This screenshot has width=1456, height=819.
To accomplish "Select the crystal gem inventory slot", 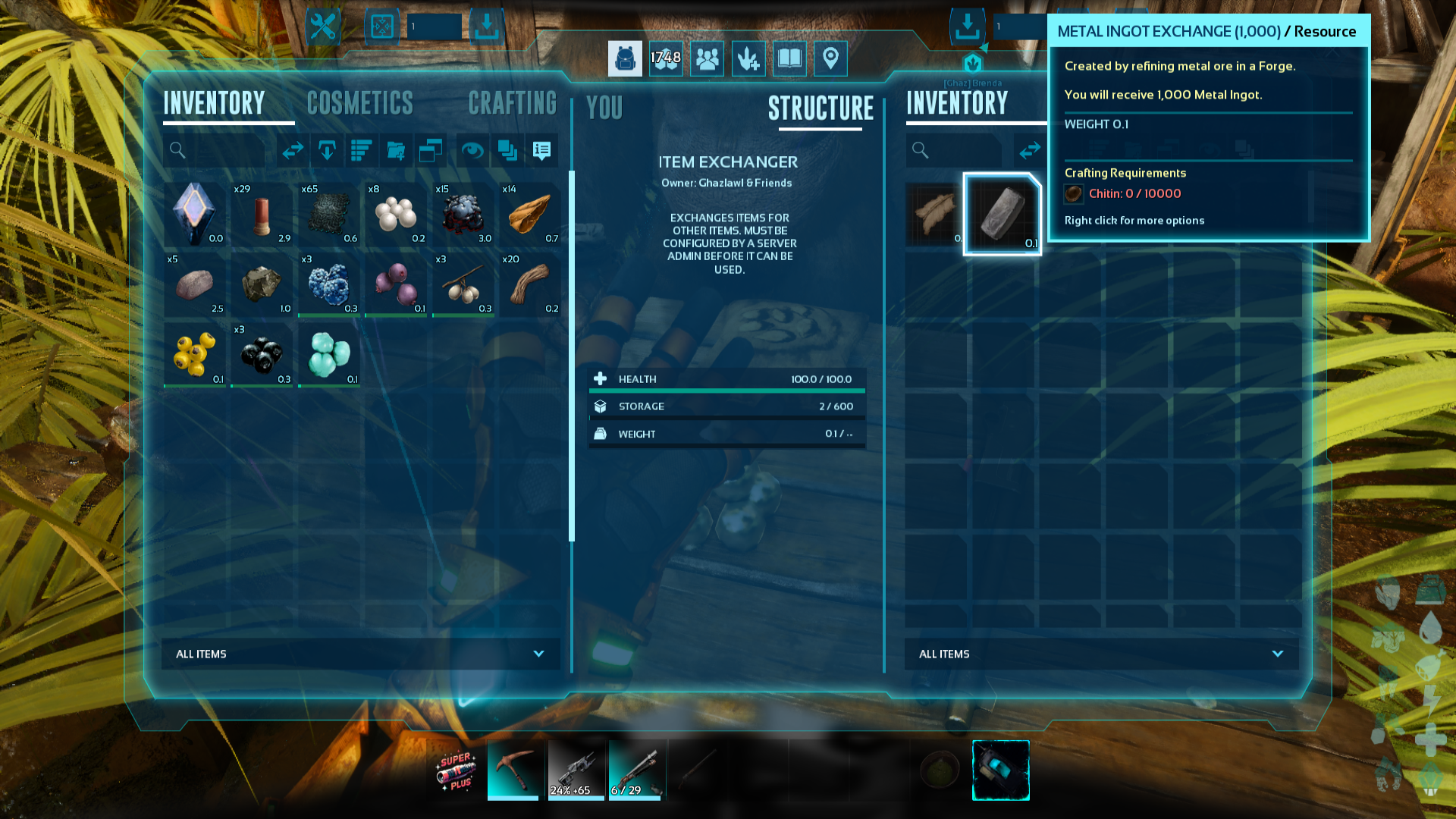I will coord(195,213).
